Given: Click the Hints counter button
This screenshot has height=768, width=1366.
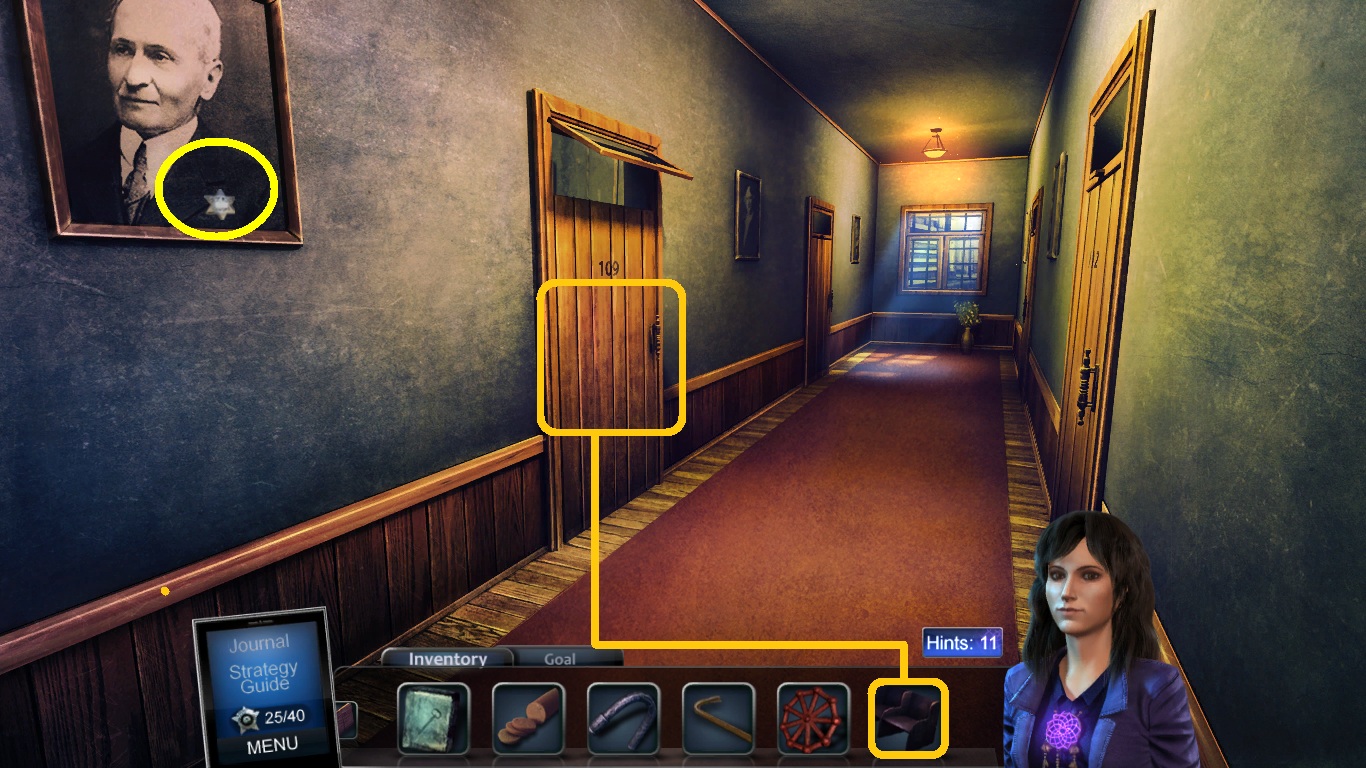Looking at the screenshot, I should click(962, 643).
